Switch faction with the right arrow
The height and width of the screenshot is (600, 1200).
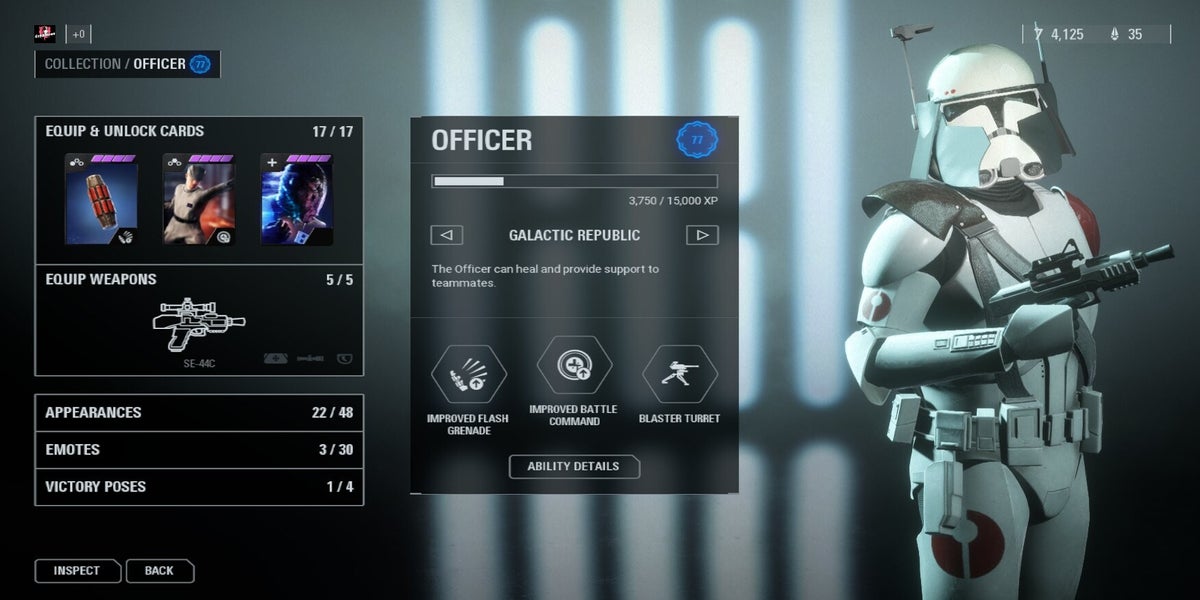click(702, 235)
